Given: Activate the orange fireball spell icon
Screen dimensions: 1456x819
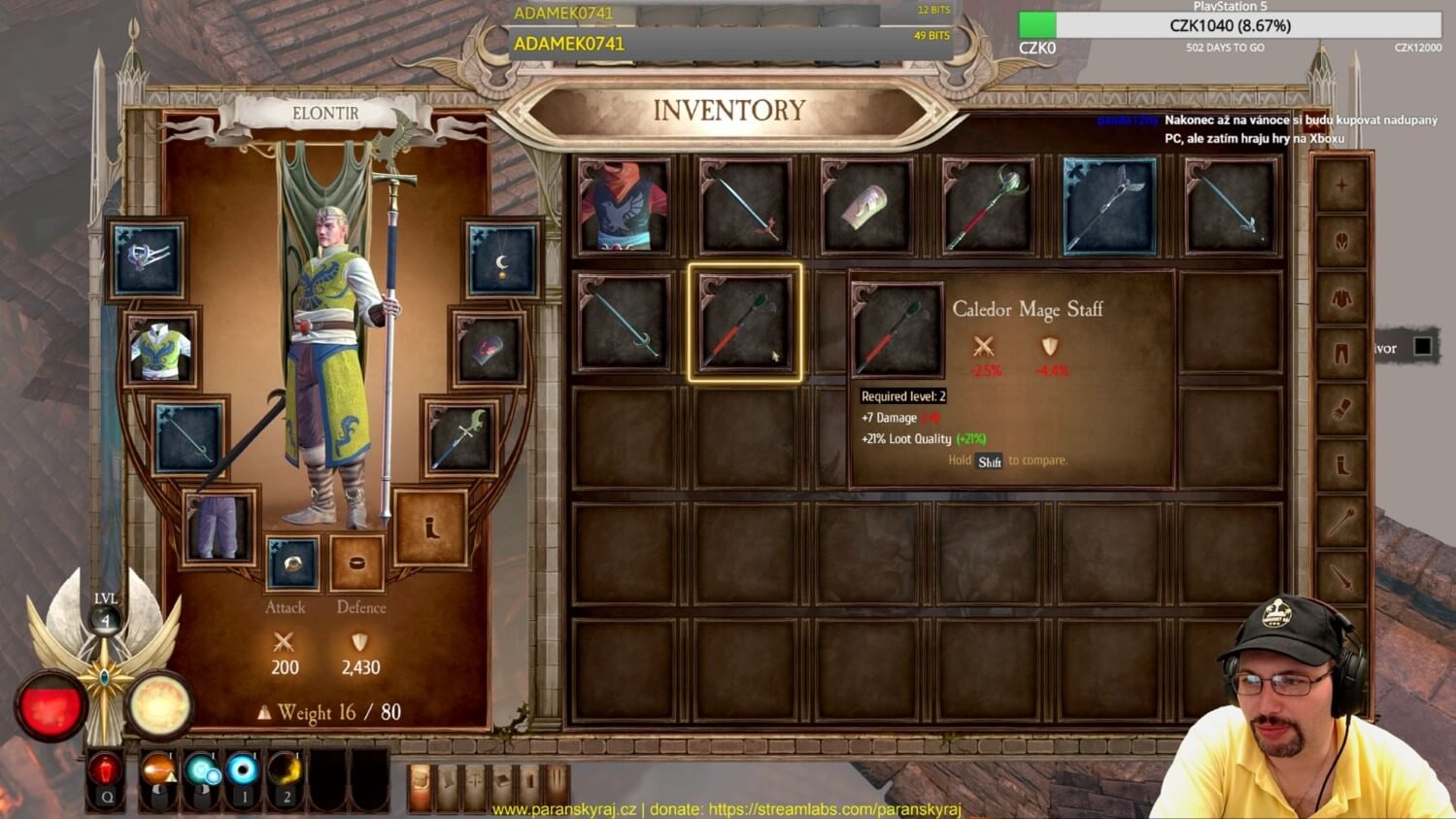Looking at the screenshot, I should click(x=159, y=771).
